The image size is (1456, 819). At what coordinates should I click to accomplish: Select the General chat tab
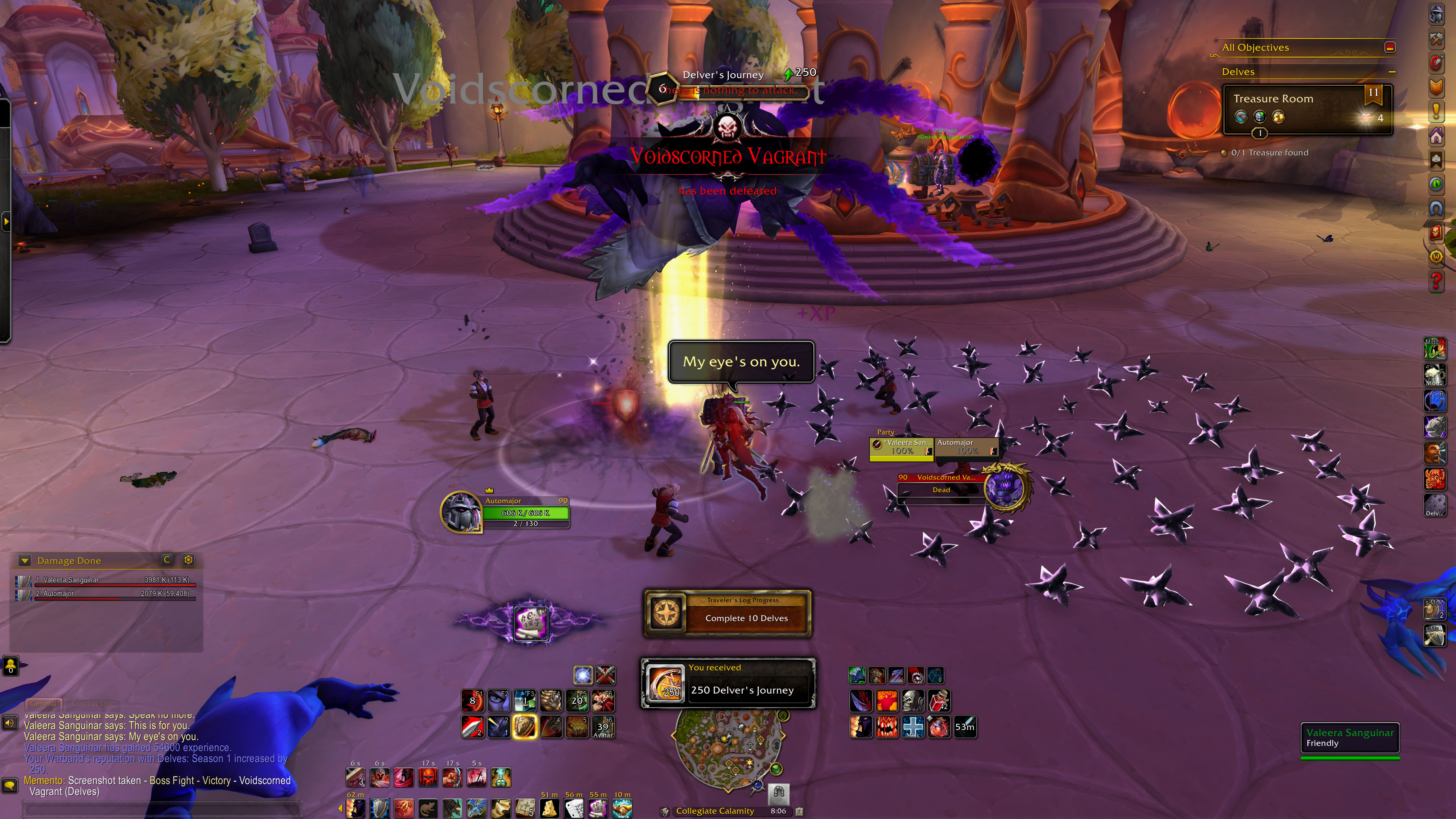[44, 704]
